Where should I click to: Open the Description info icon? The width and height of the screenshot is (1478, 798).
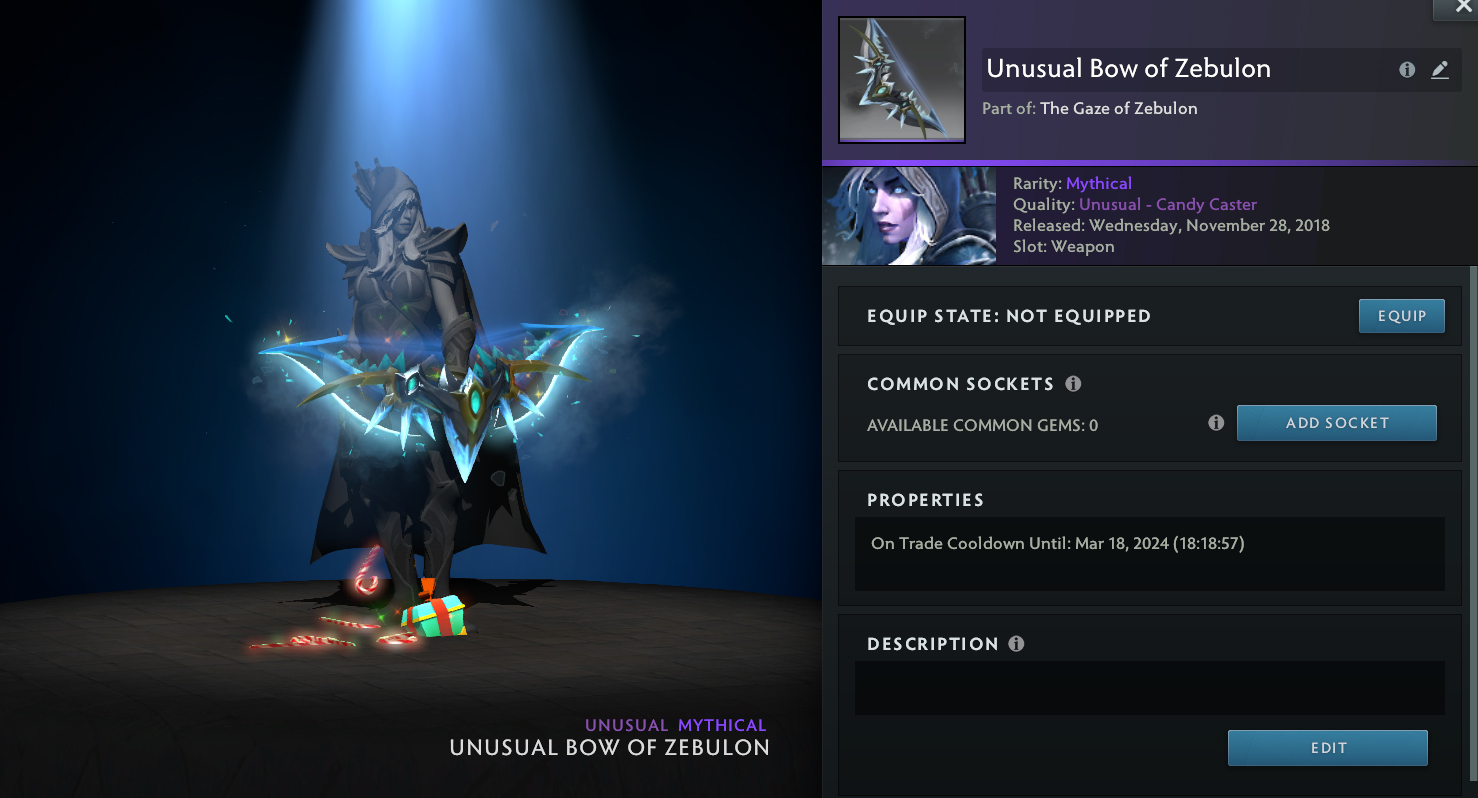pyautogui.click(x=1016, y=644)
